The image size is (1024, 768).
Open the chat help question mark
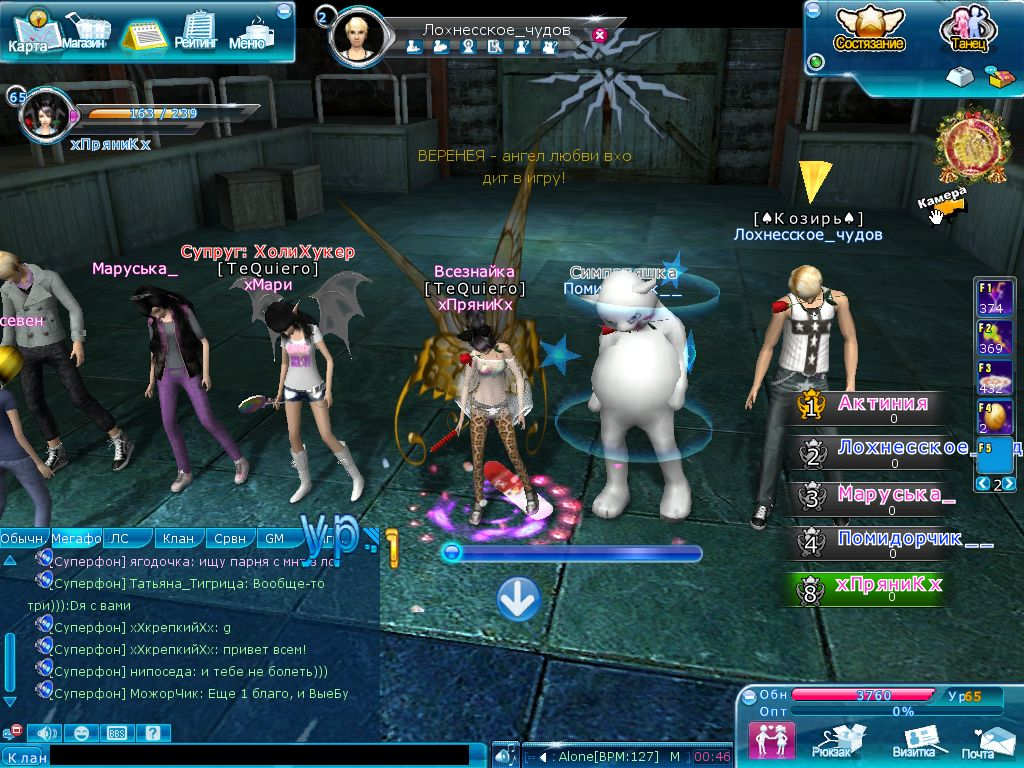tap(152, 733)
